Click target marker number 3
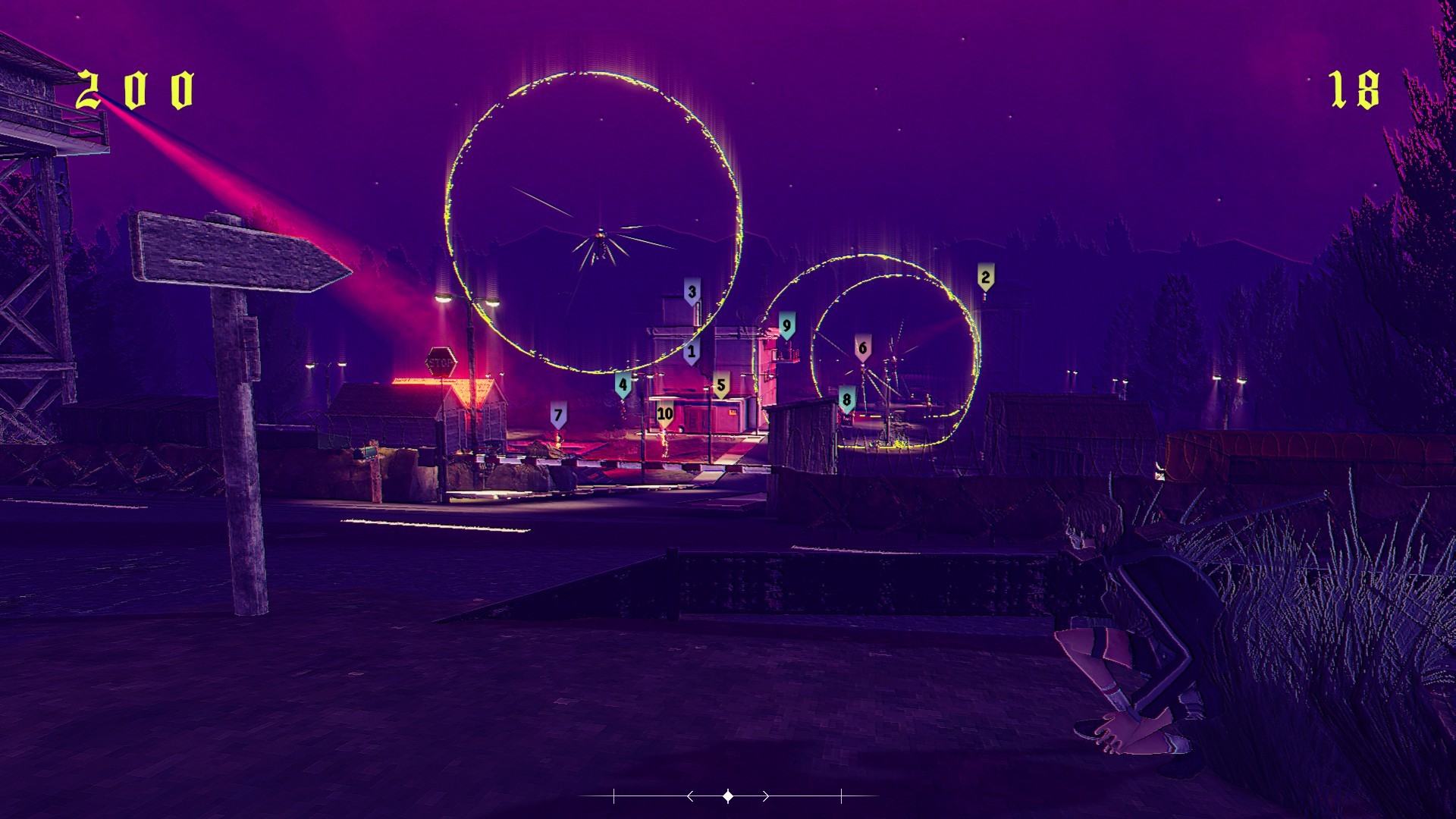The image size is (1456, 819). coord(692,292)
